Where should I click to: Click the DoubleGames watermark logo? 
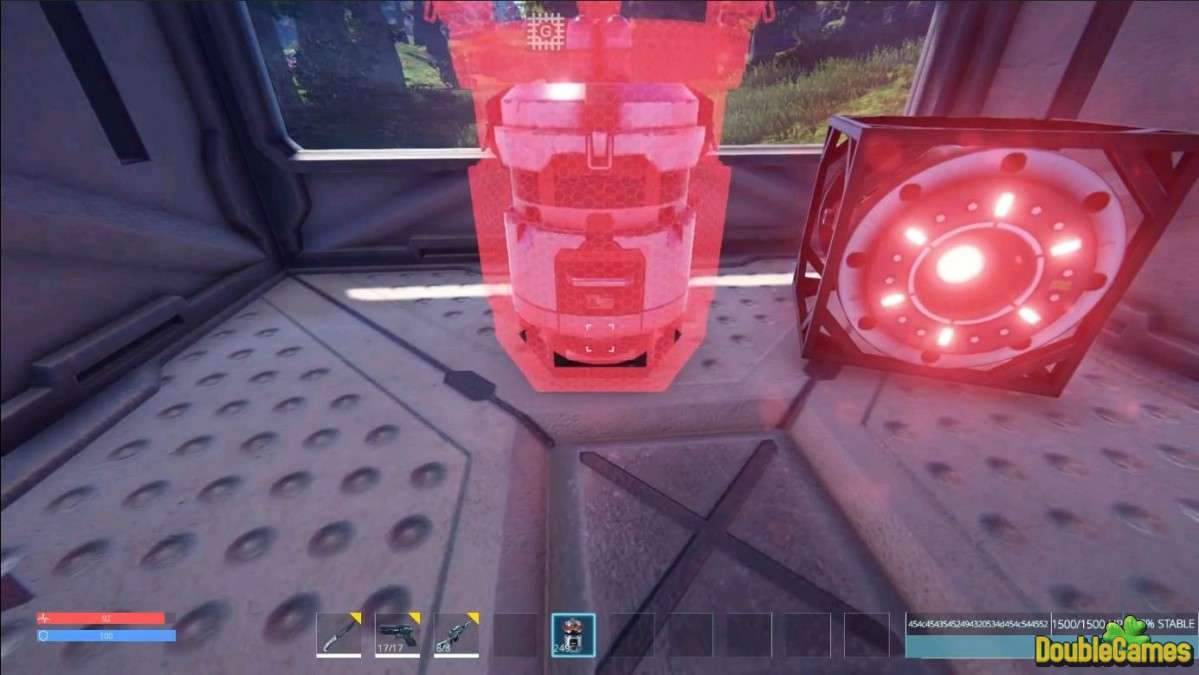pyautogui.click(x=1114, y=646)
